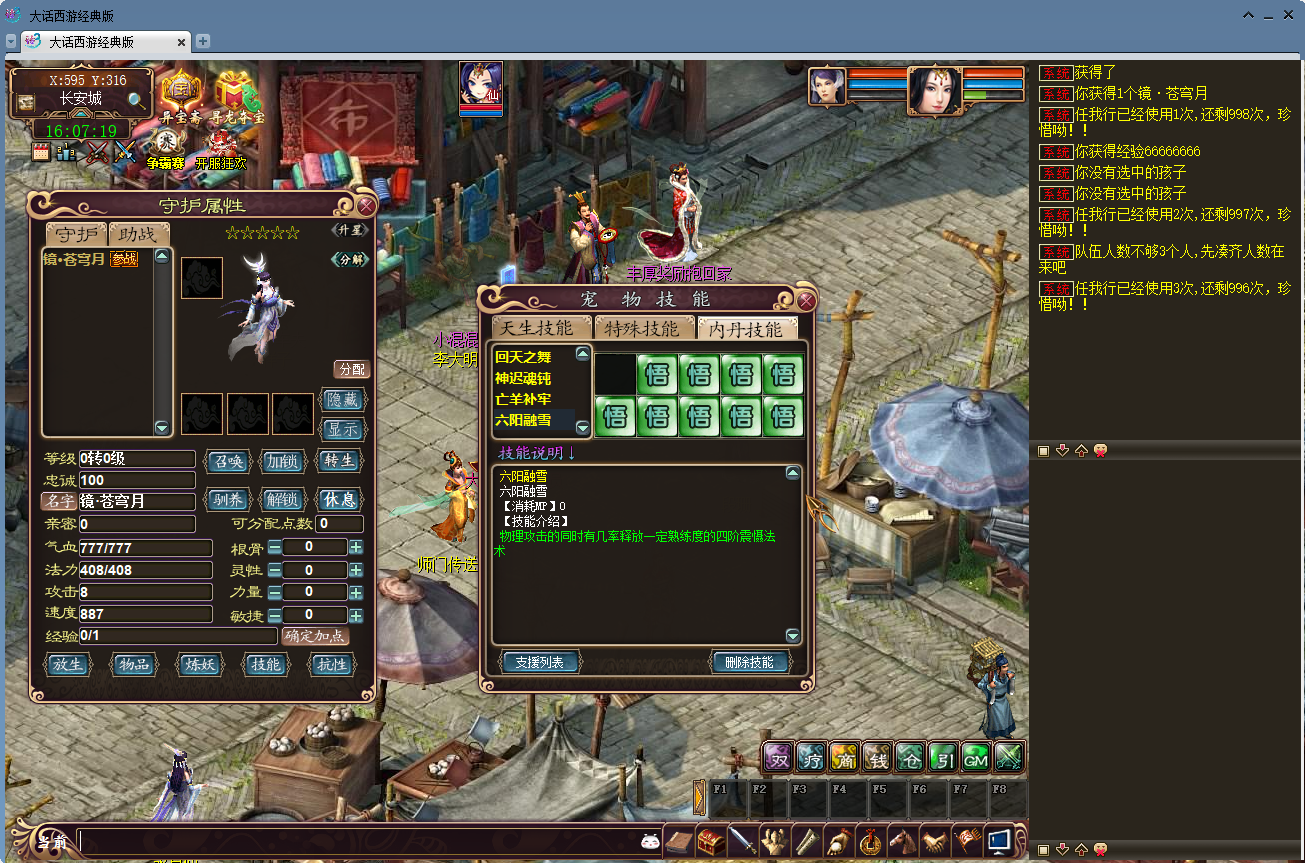Viewport: 1305px width, 863px height.
Task: Click the chat input field
Action: (x=360, y=842)
